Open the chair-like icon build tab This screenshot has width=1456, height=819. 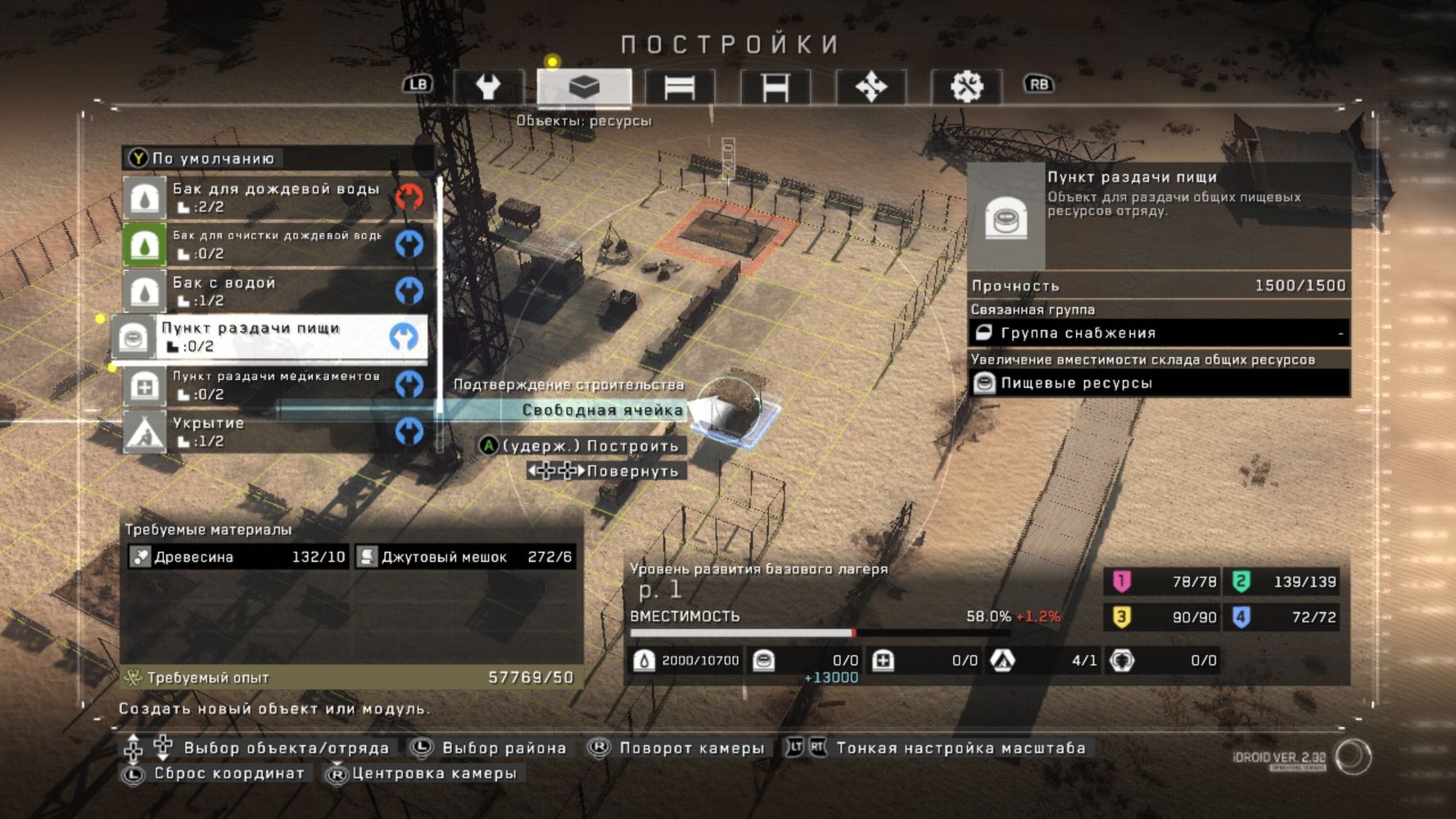(775, 86)
